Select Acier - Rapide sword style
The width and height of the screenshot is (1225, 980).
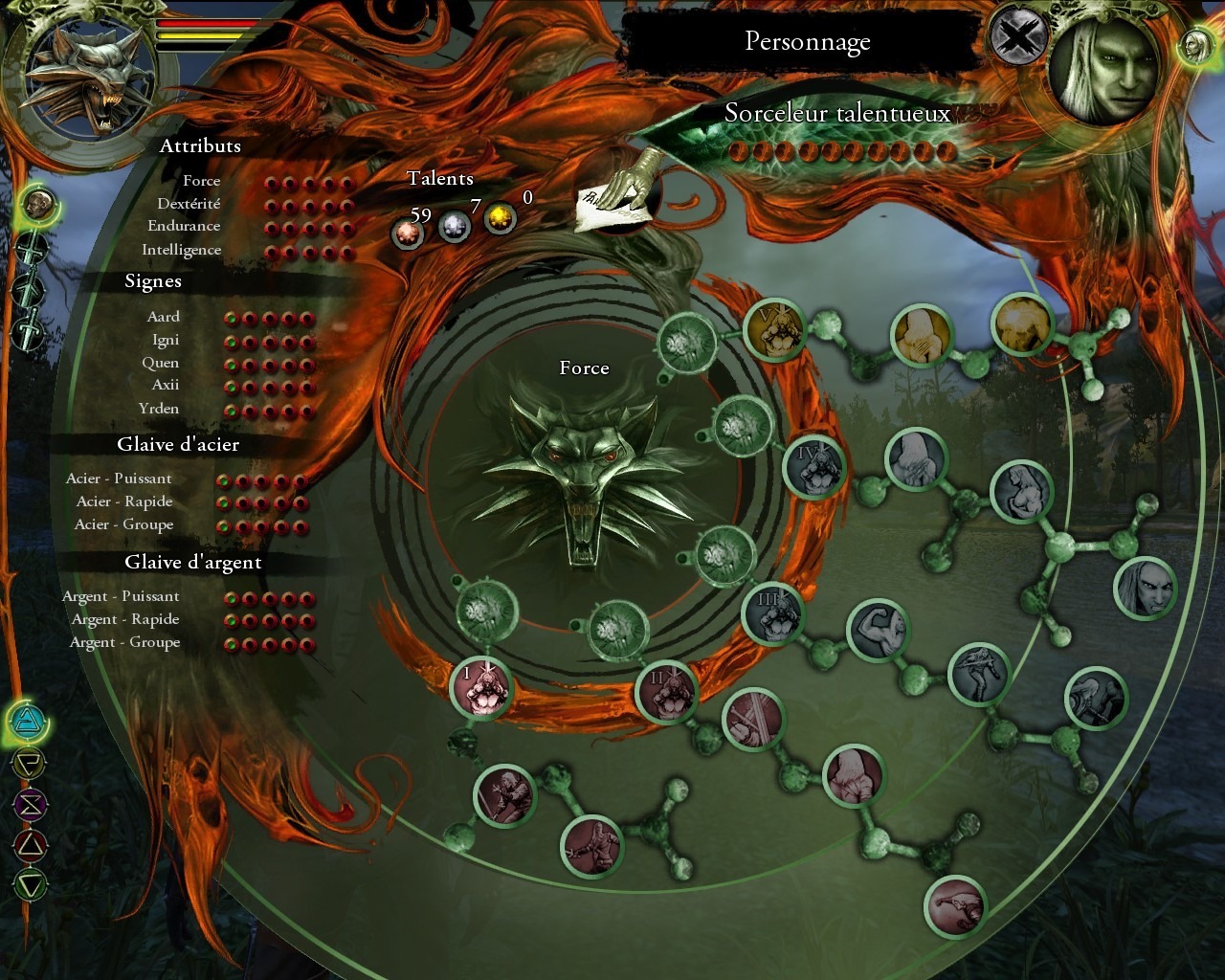click(x=124, y=501)
